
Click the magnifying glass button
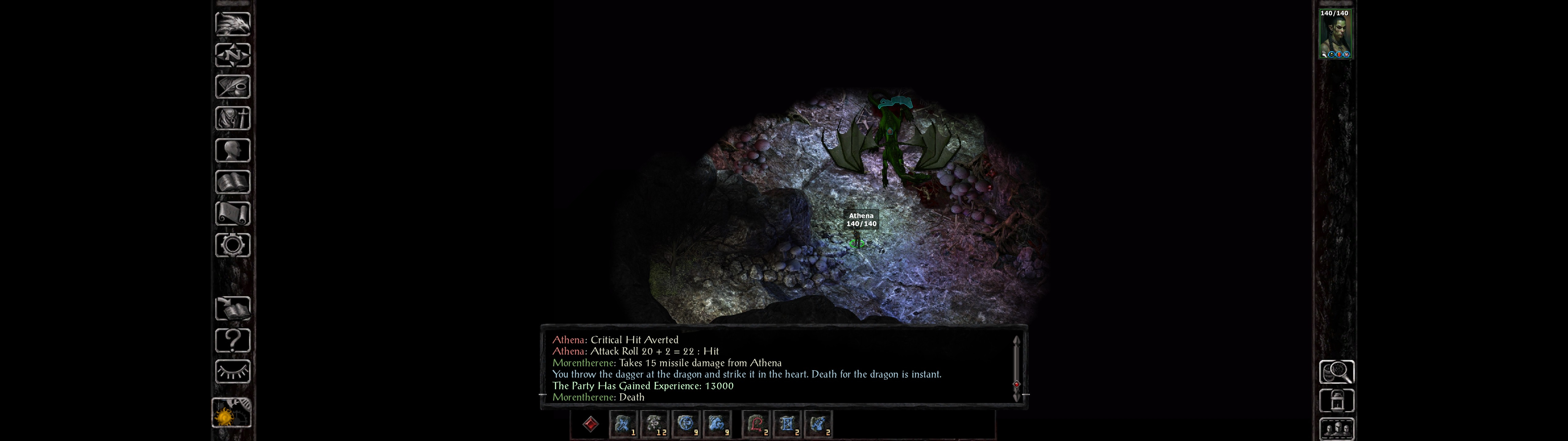[x=1336, y=371]
